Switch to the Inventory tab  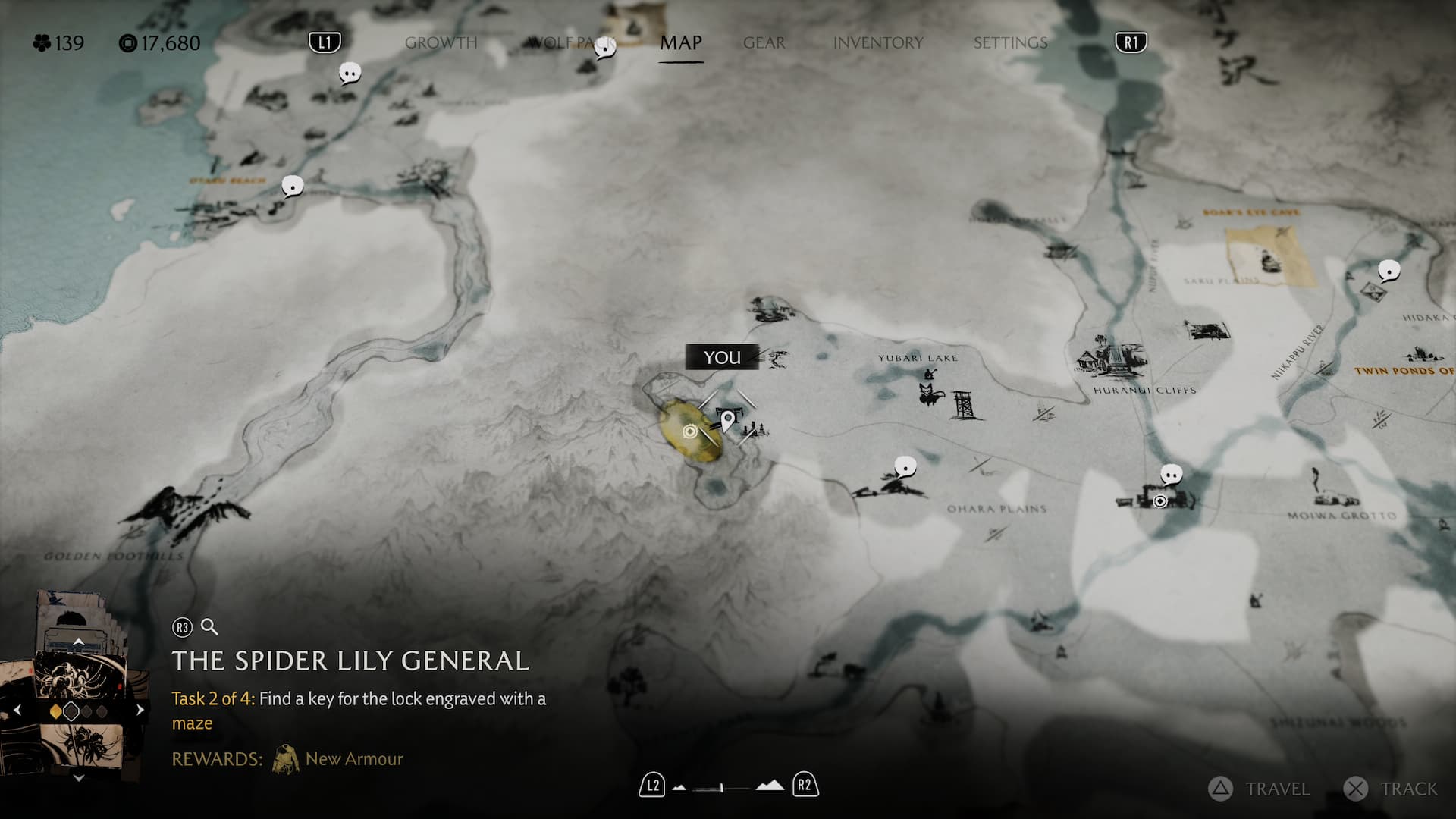tap(878, 43)
